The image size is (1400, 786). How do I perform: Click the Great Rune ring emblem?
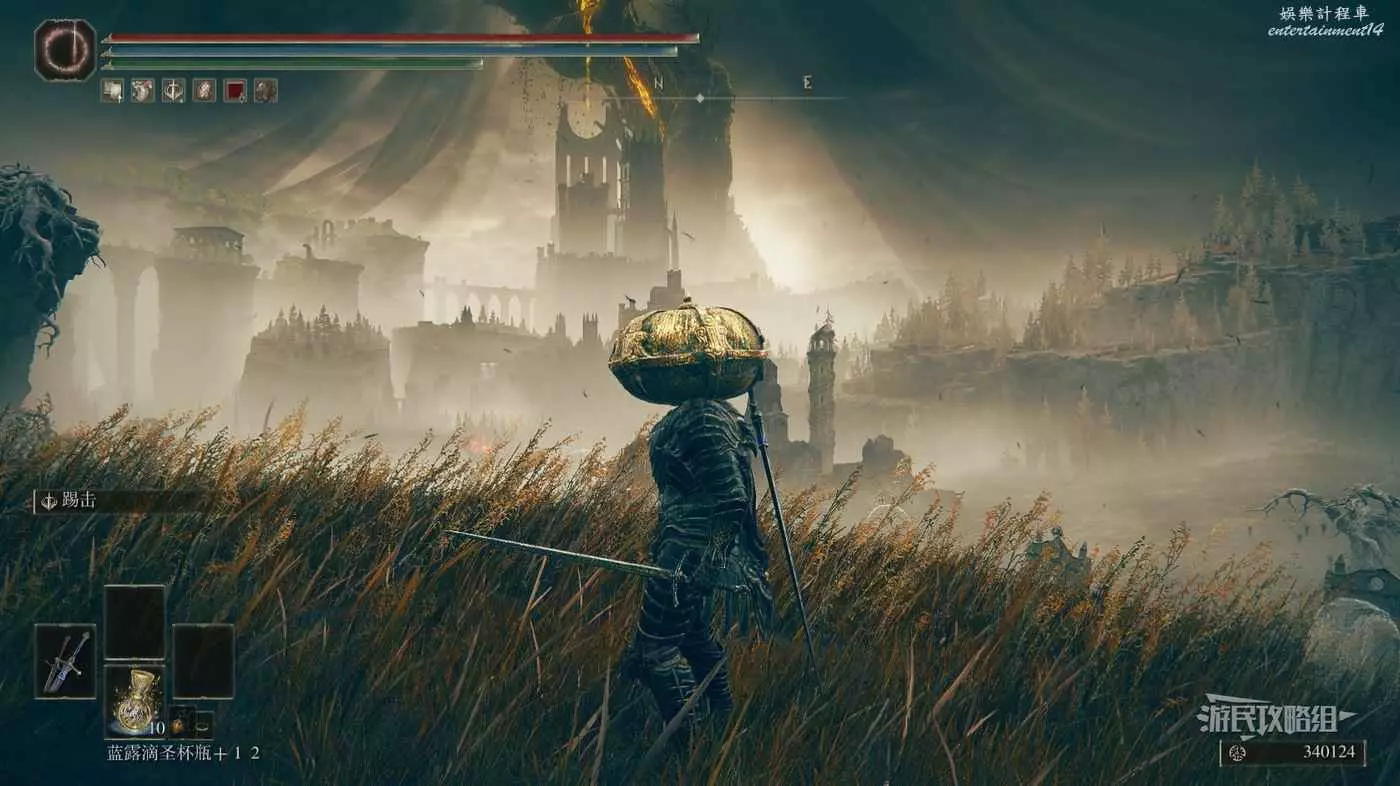click(65, 50)
